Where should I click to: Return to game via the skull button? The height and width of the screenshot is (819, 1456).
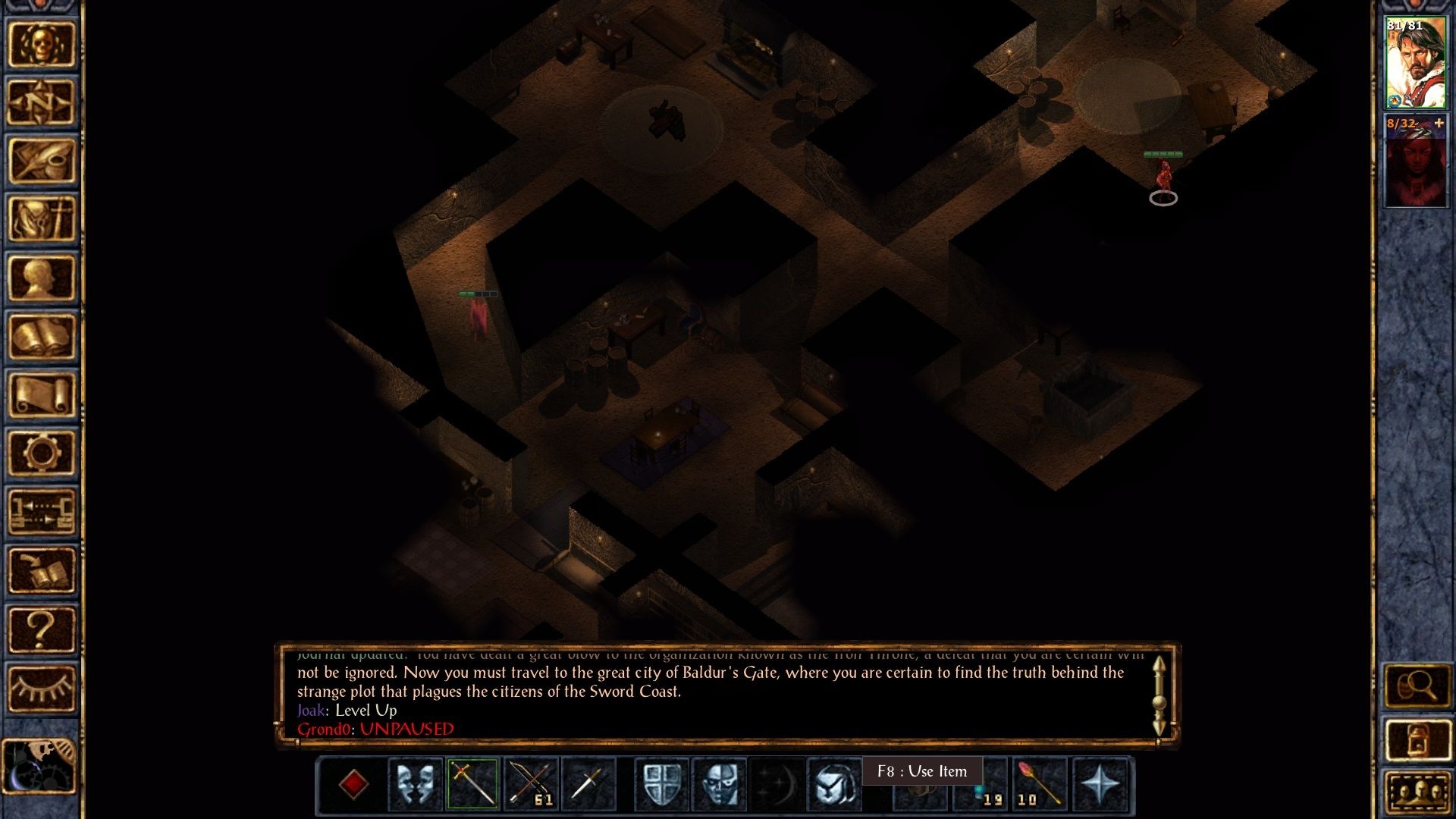click(x=42, y=45)
